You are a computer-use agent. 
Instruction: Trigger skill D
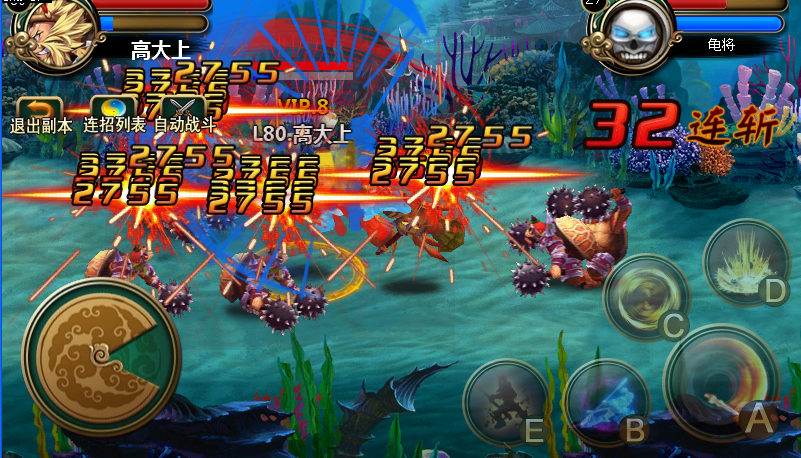coord(747,262)
